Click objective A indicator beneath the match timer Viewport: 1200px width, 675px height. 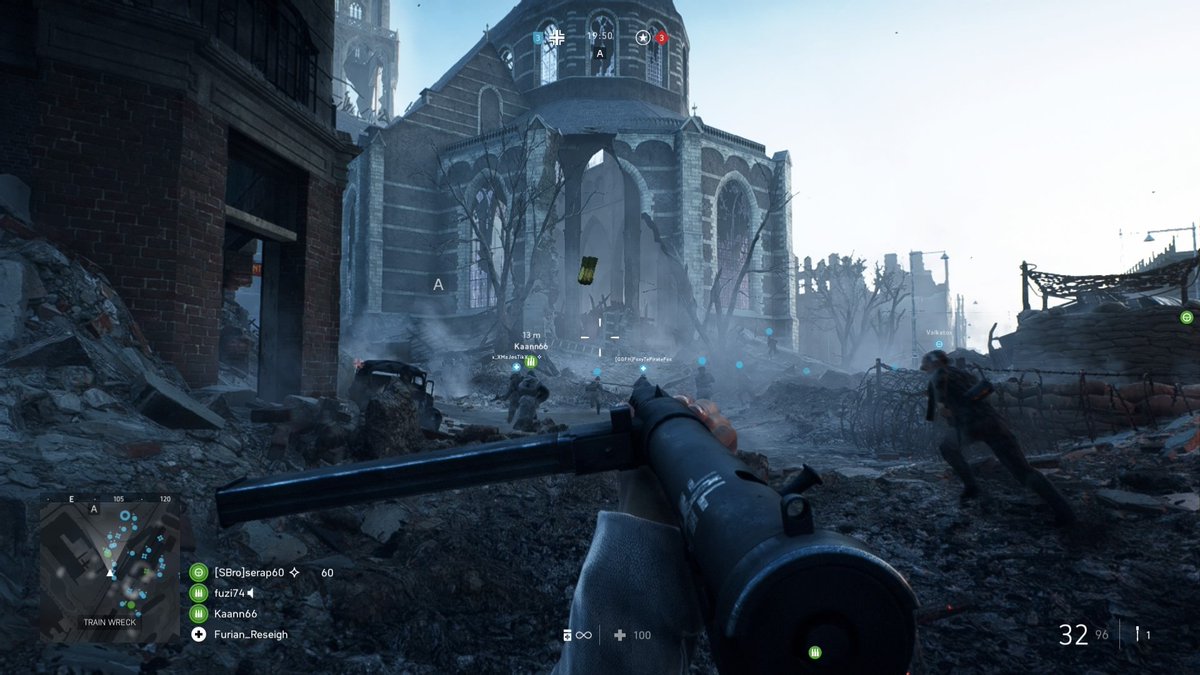click(x=600, y=54)
